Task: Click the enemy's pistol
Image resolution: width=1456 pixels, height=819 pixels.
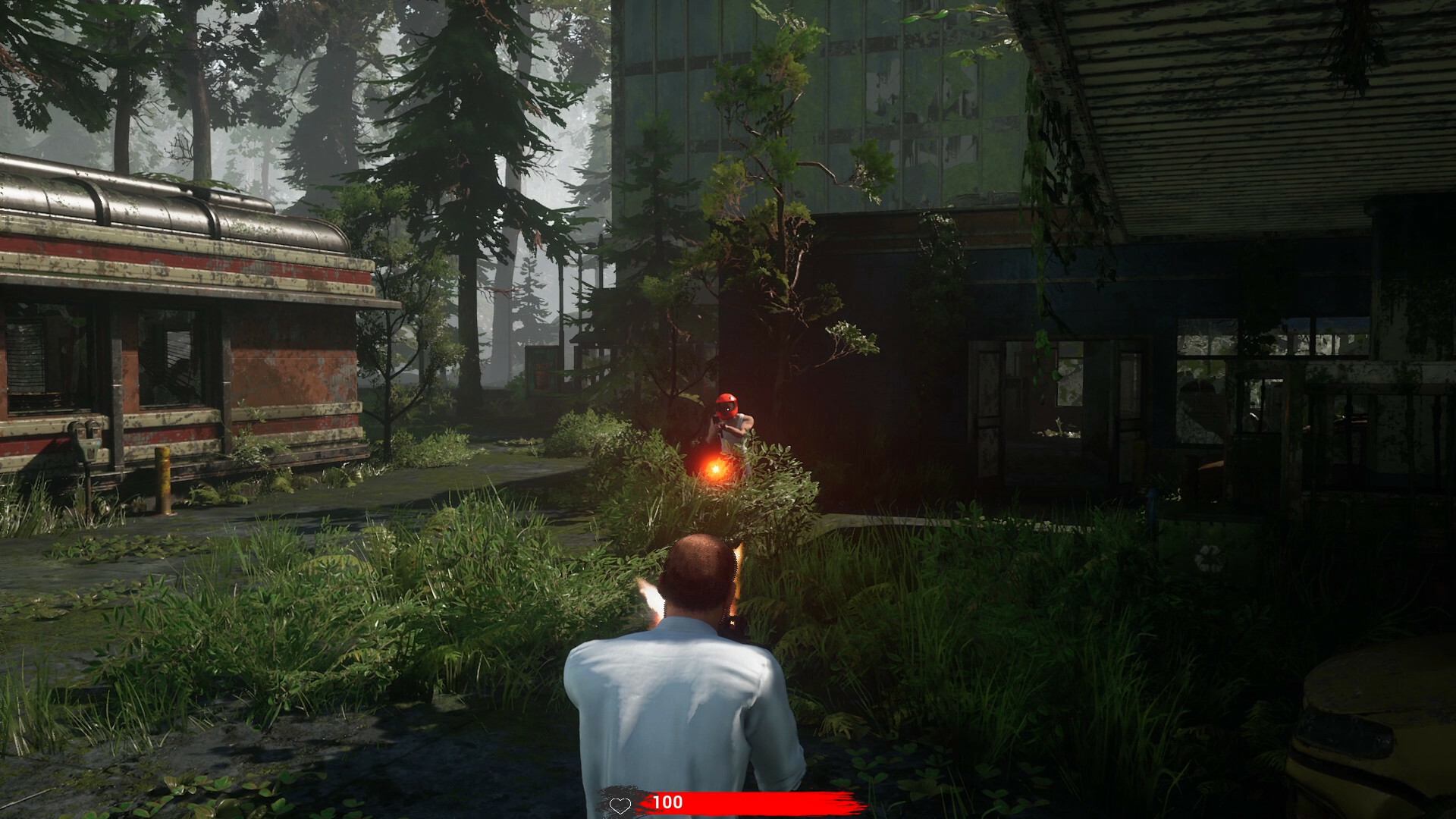Action: pos(719,426)
